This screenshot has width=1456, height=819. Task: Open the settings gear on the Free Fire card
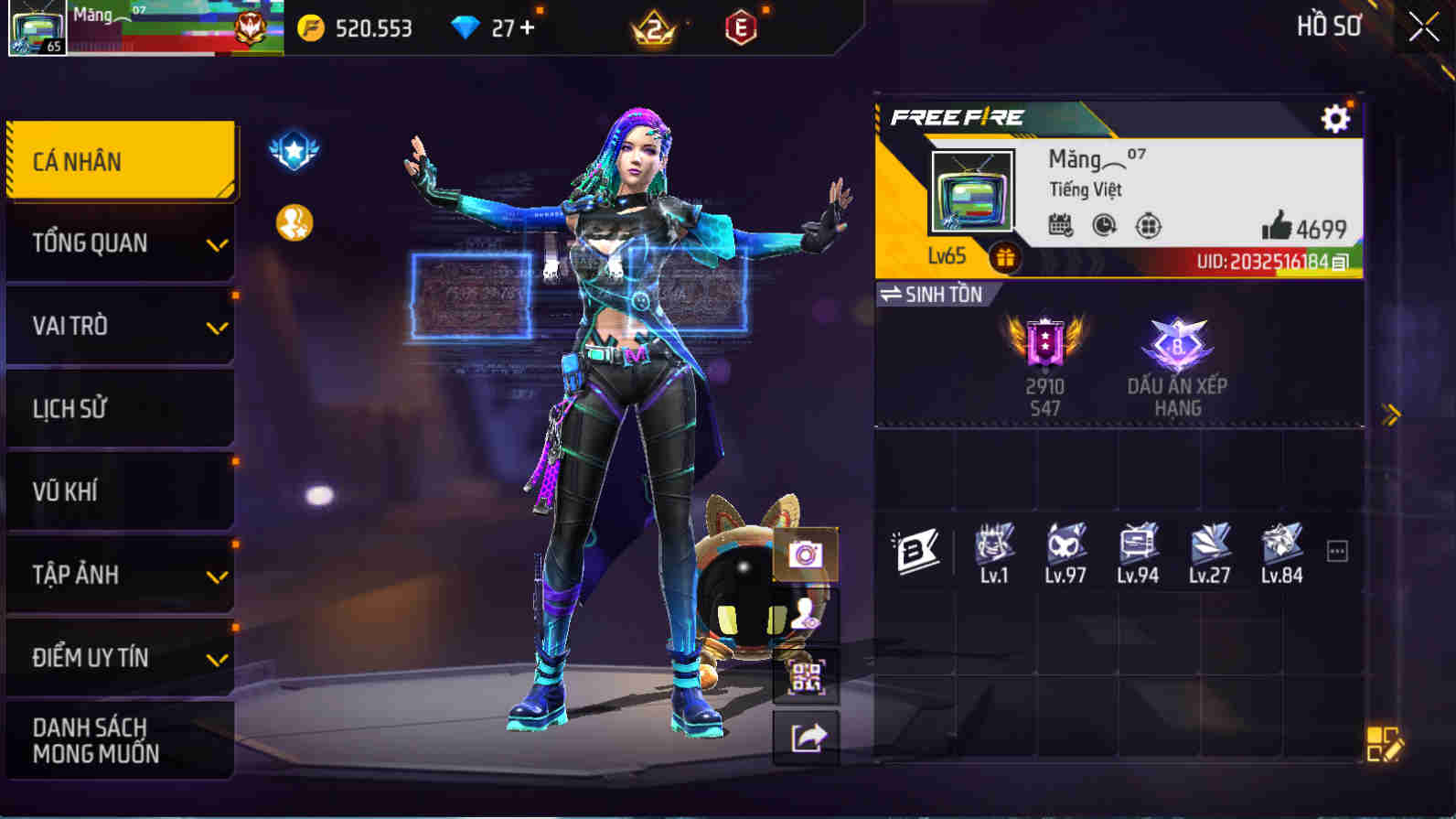click(x=1335, y=117)
